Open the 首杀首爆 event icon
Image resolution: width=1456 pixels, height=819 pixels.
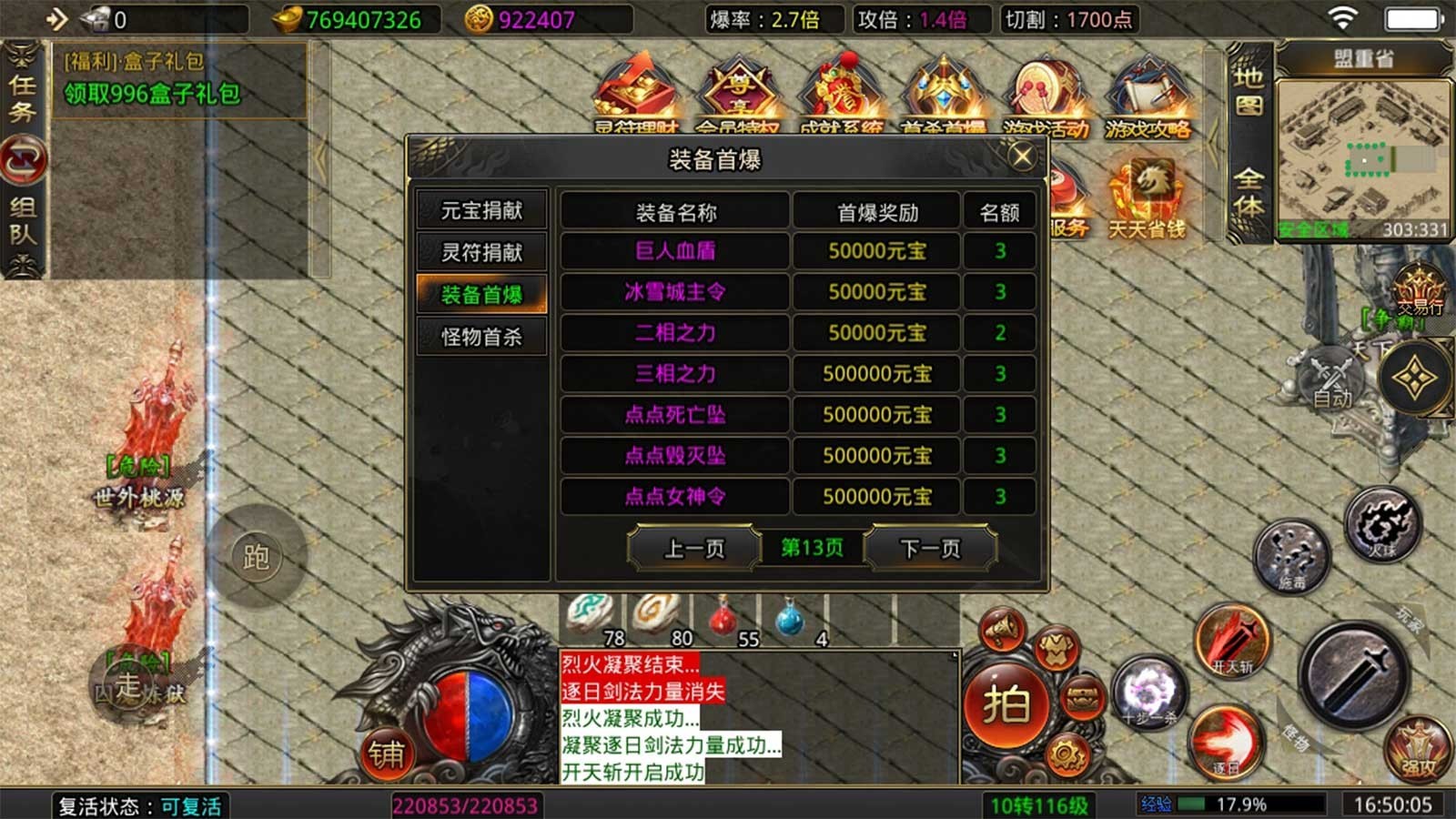click(944, 91)
